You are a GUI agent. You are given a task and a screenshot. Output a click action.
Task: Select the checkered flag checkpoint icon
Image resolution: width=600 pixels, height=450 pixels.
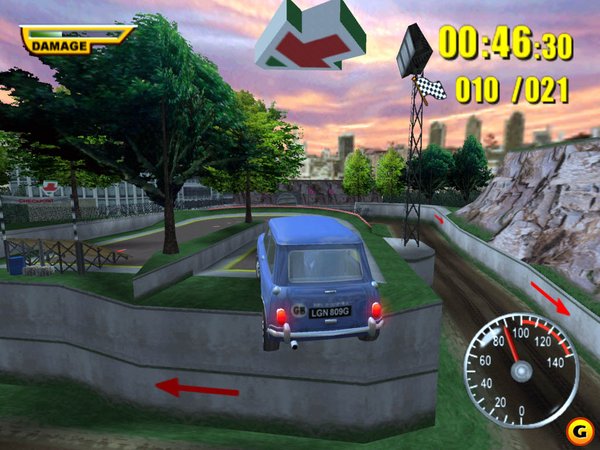(x=431, y=88)
